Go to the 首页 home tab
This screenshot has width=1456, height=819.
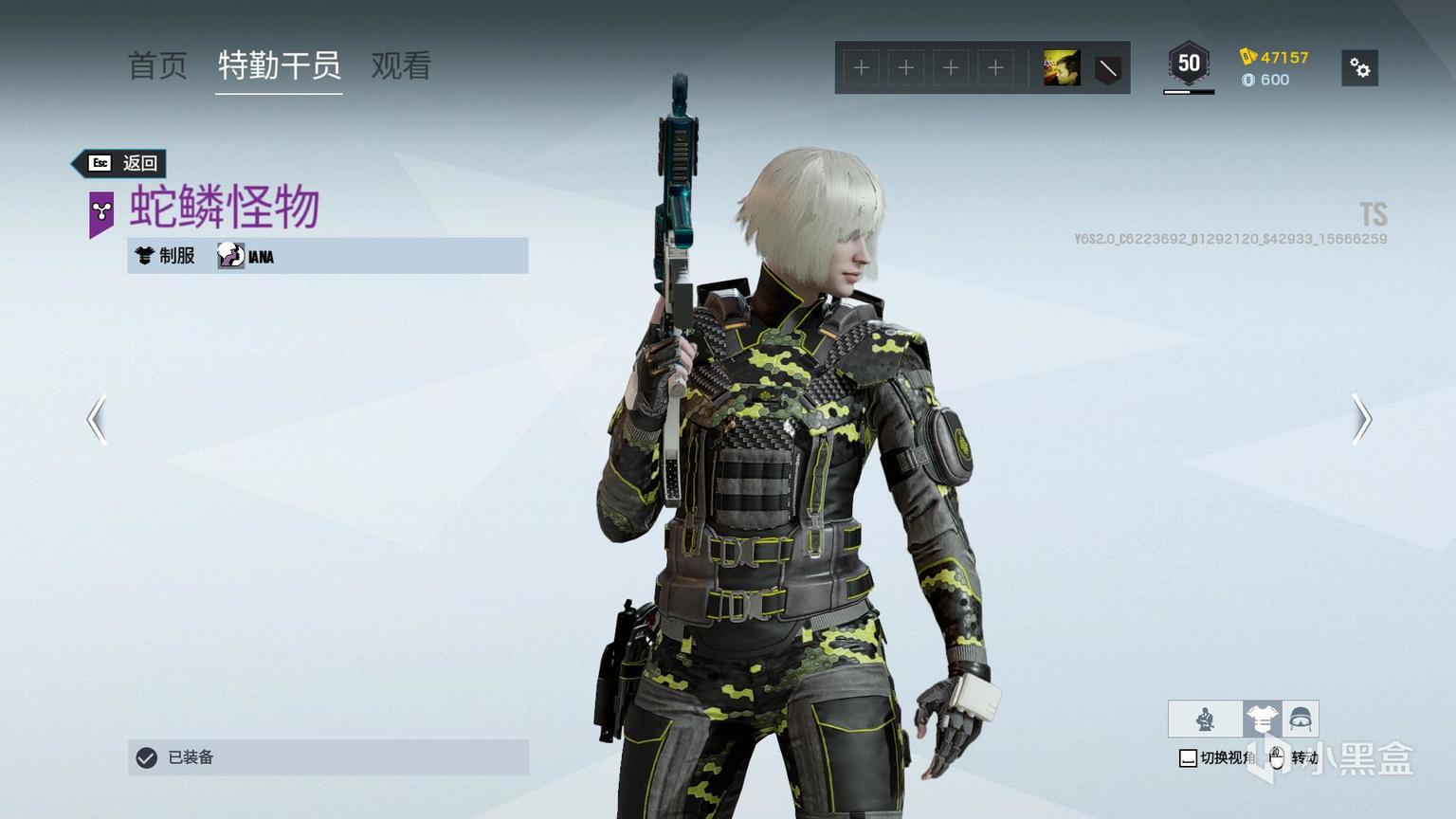[x=157, y=66]
